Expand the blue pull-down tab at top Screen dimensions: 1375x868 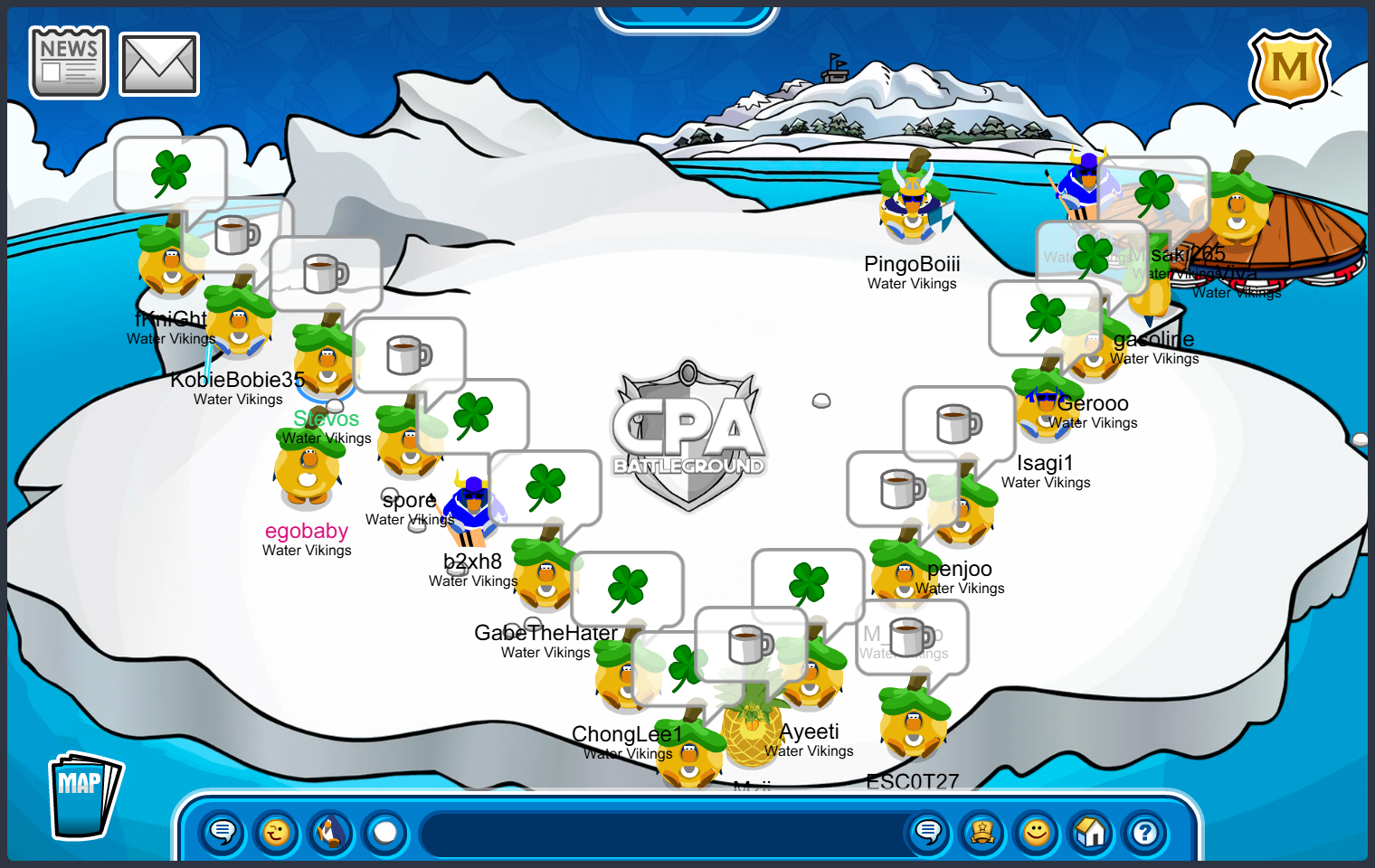[x=687, y=16]
